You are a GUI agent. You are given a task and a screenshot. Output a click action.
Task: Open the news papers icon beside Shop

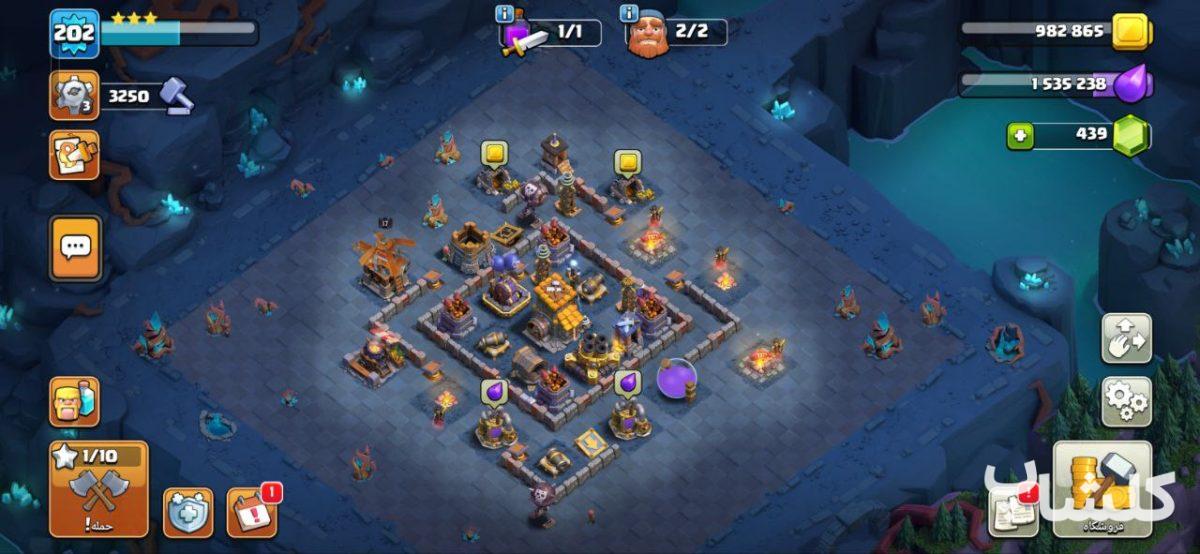click(x=1012, y=511)
